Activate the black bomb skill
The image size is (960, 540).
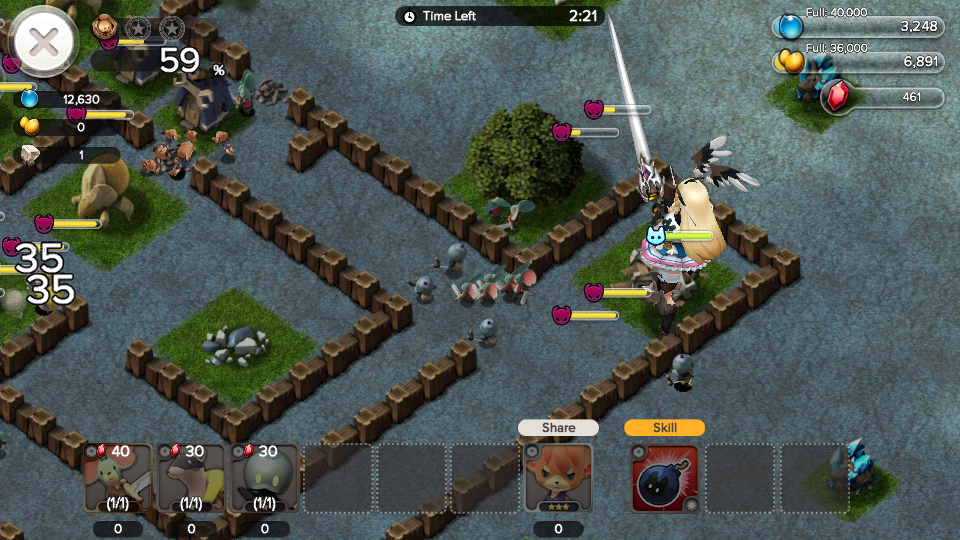(665, 477)
